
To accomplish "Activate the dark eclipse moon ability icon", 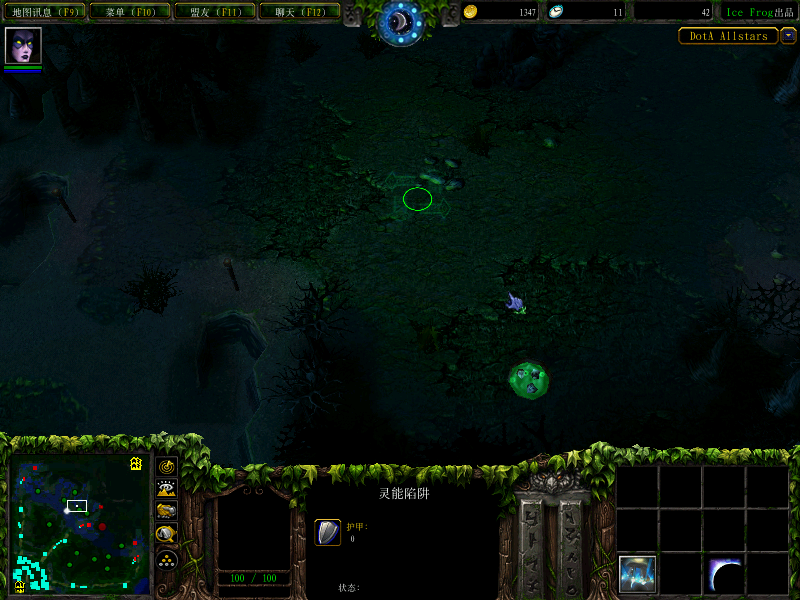I will click(725, 573).
